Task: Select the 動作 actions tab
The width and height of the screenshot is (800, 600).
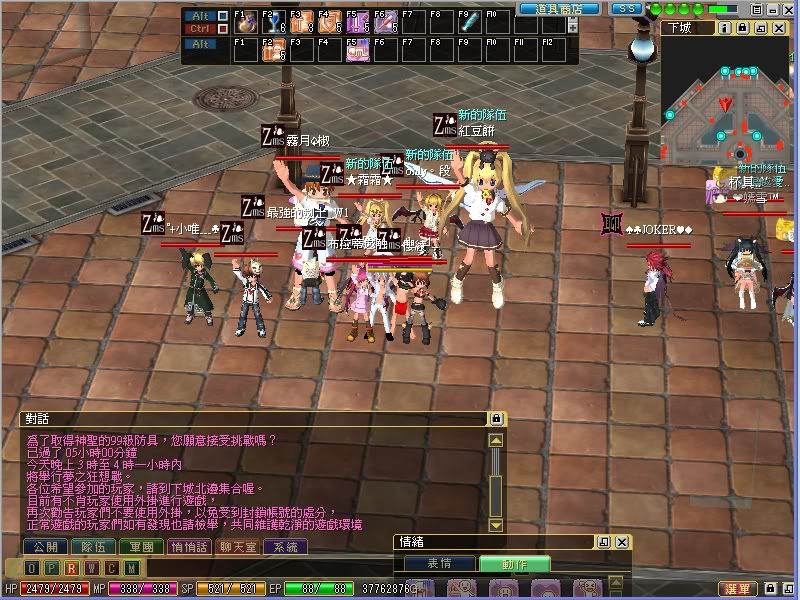Action: (514, 564)
